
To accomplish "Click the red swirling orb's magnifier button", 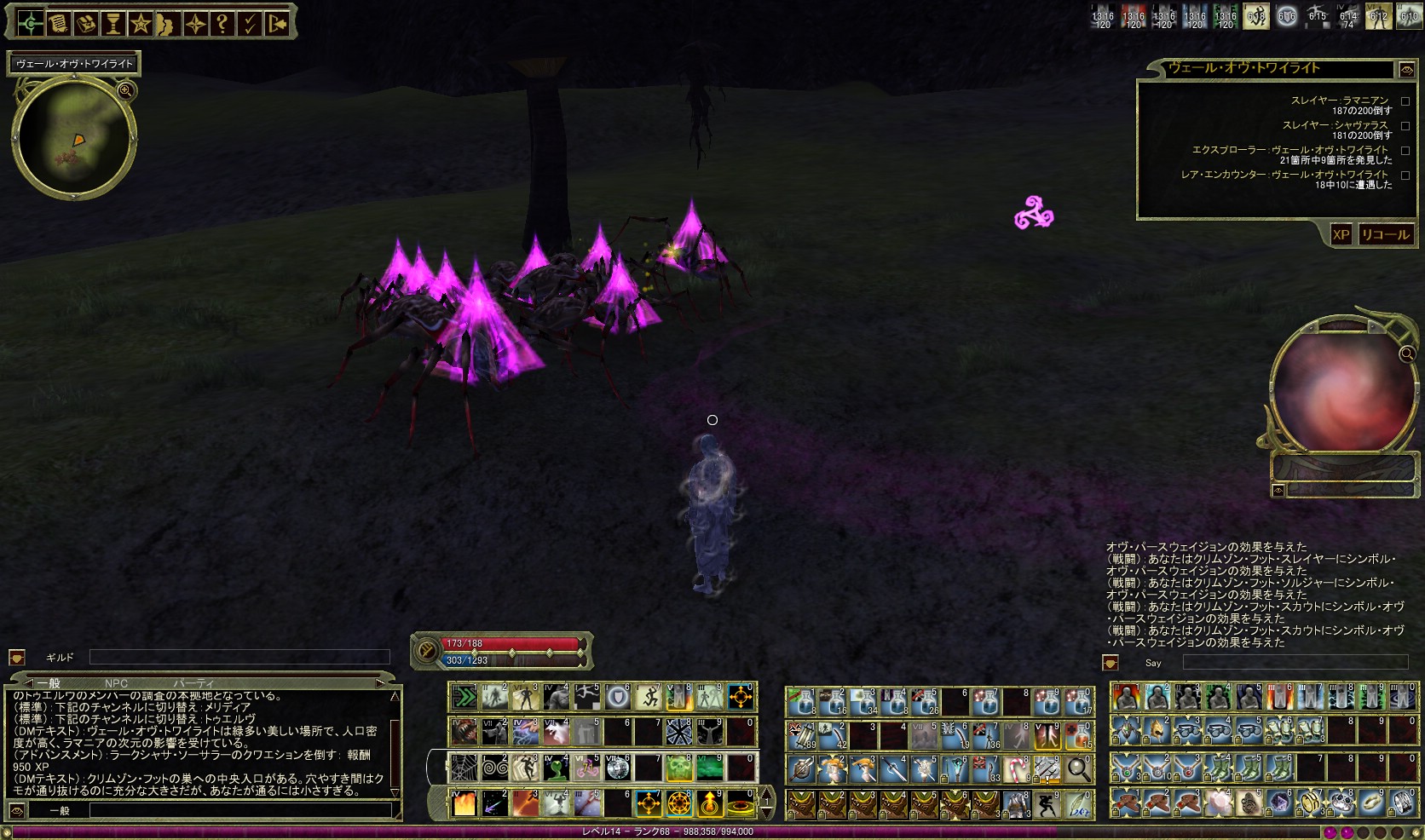I will coord(1406,354).
